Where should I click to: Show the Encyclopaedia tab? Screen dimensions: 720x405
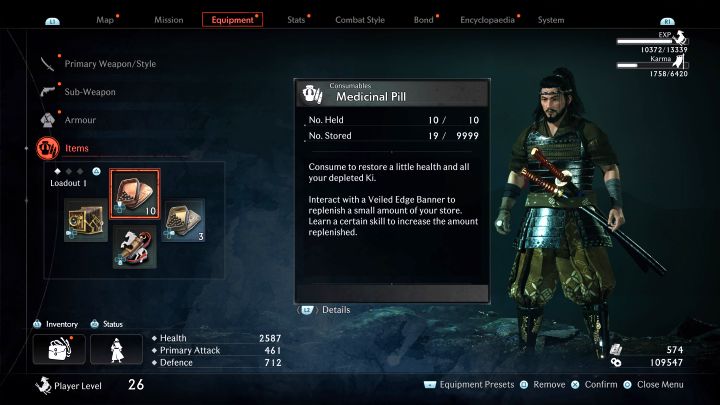click(488, 20)
